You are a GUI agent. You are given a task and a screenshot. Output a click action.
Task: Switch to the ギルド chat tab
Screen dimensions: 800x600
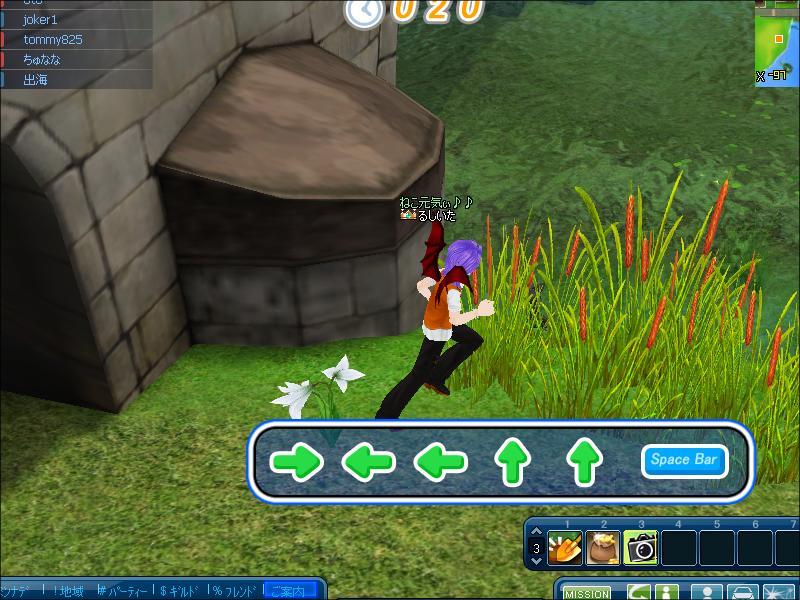(180, 591)
